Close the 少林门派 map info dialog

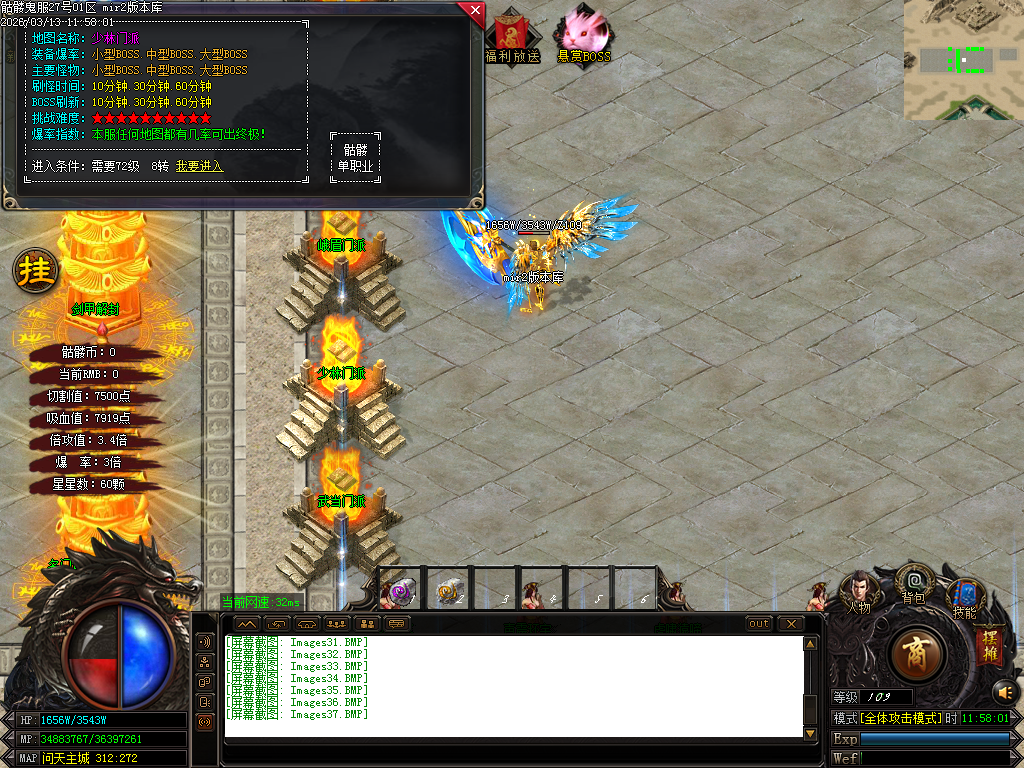pyautogui.click(x=474, y=11)
